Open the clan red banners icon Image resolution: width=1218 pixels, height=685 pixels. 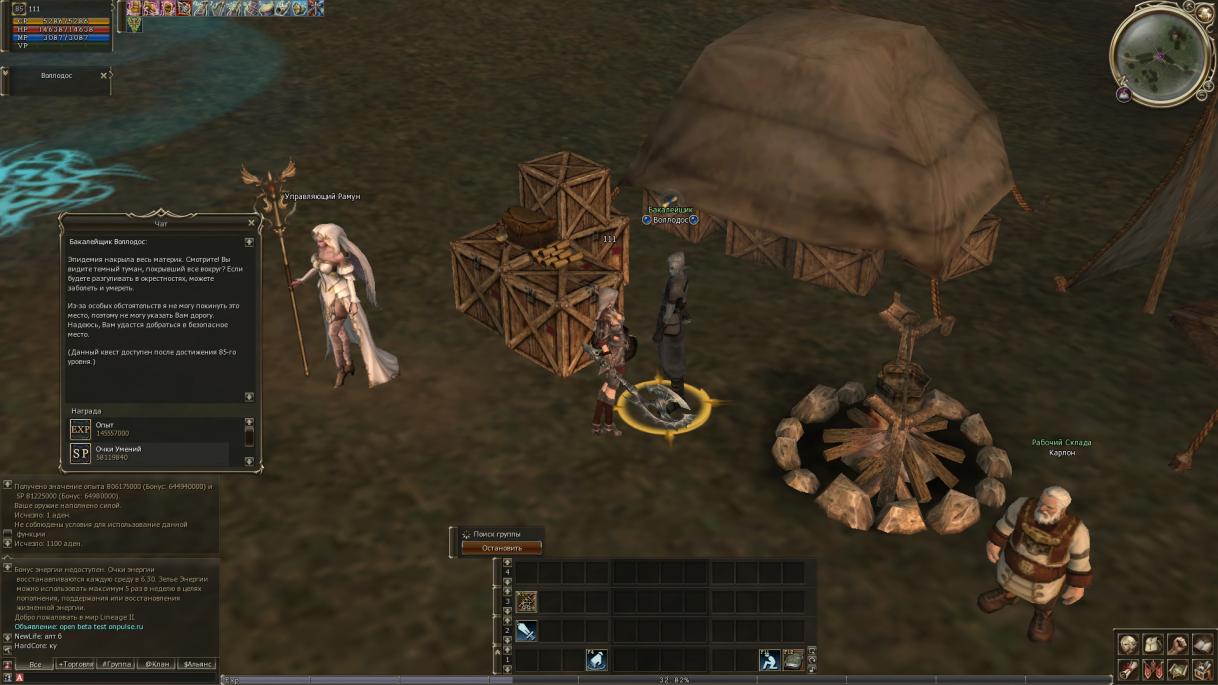click(x=1153, y=669)
